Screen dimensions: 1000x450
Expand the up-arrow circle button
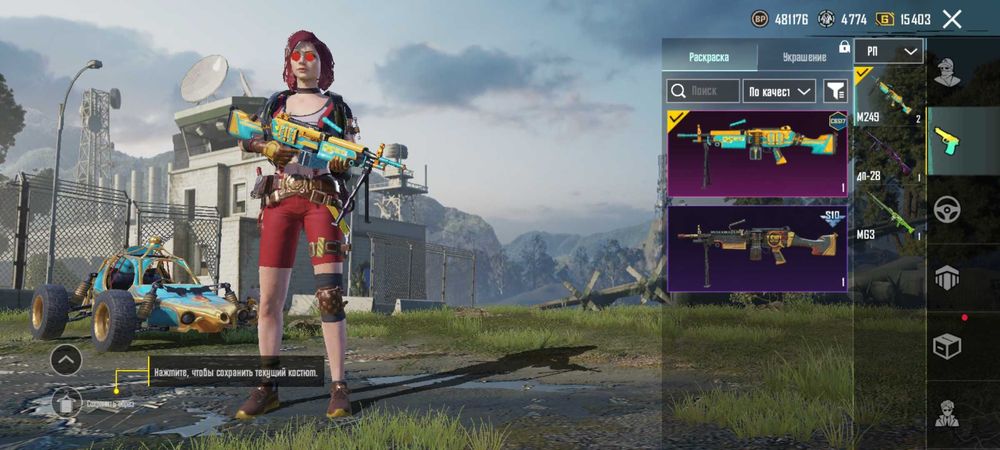click(66, 359)
